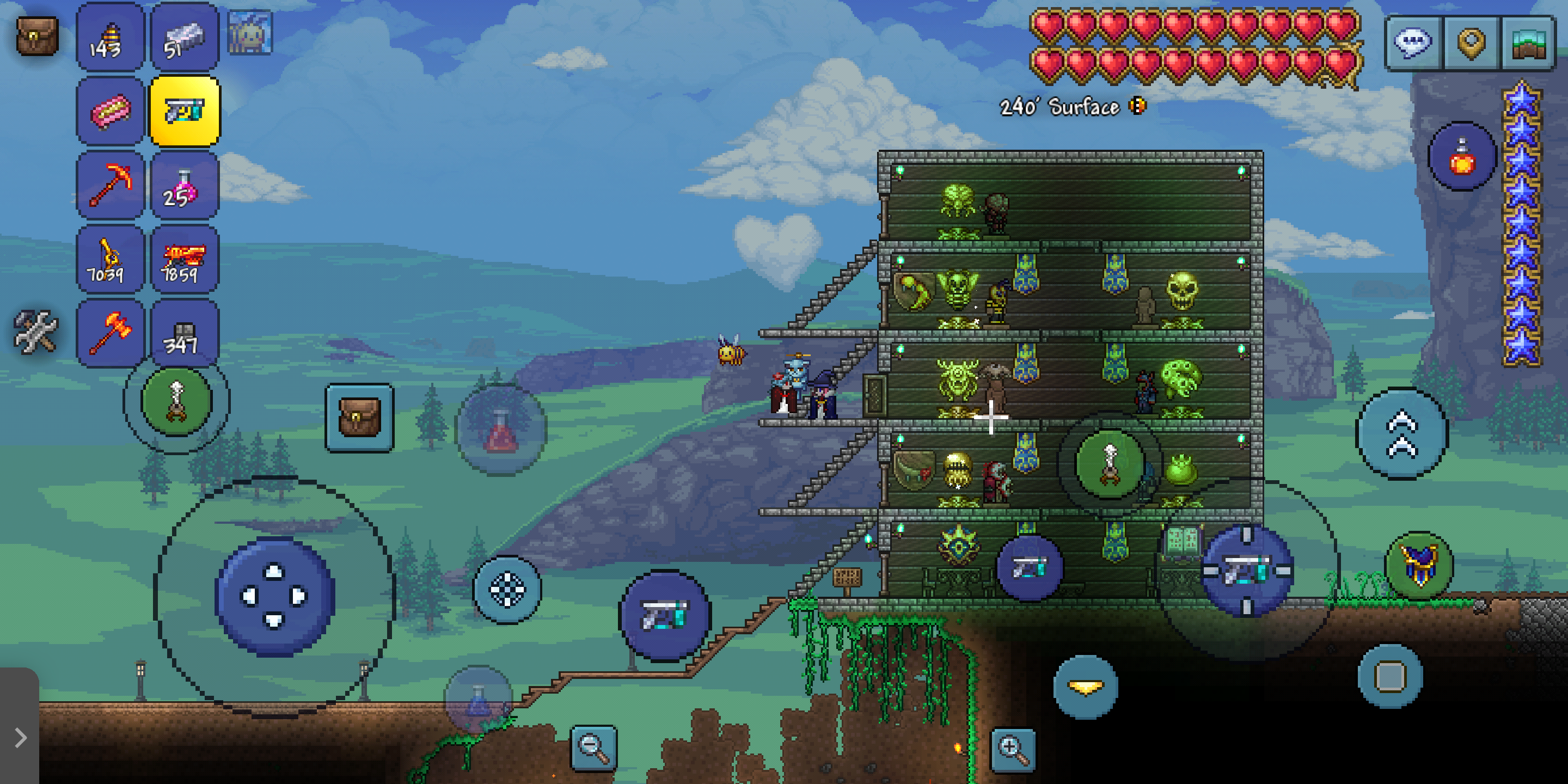Choose the red hammer-axe hotbar slot

tap(110, 334)
